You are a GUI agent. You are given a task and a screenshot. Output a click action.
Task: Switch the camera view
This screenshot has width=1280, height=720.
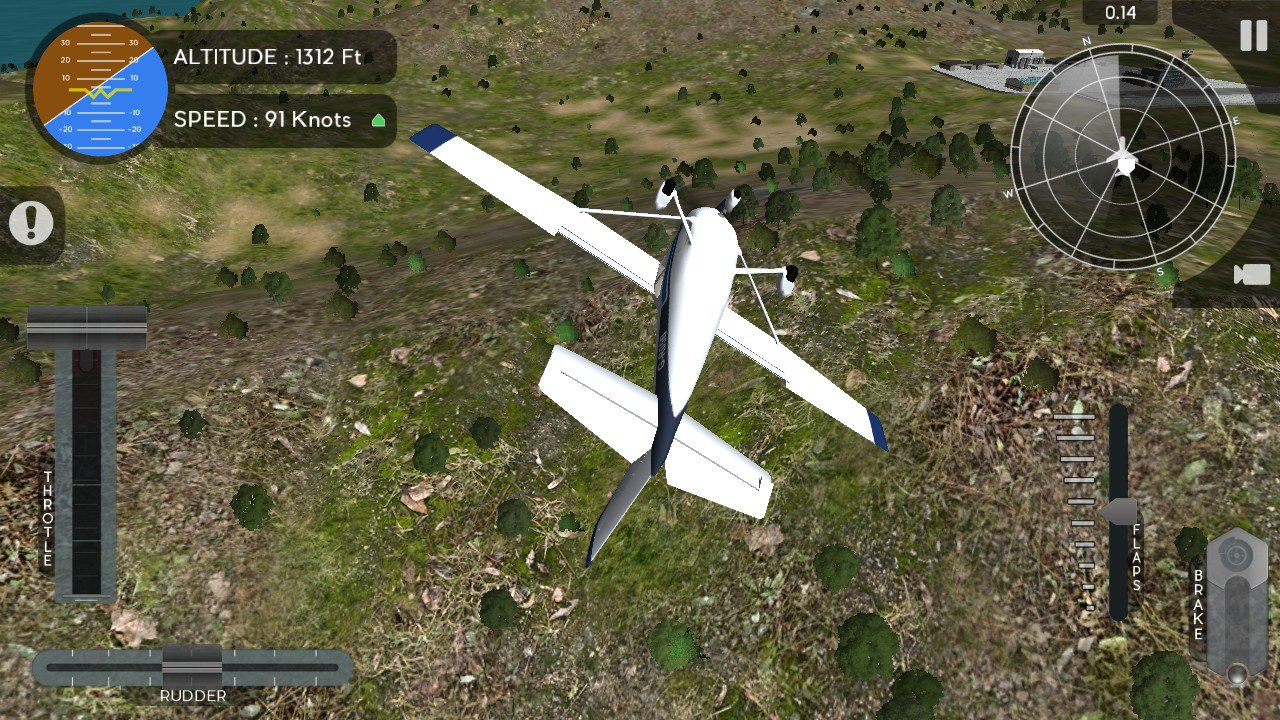(x=1251, y=275)
